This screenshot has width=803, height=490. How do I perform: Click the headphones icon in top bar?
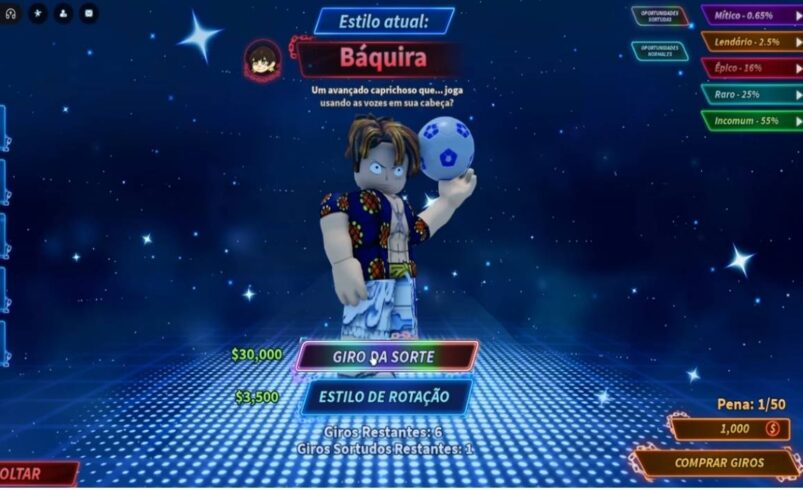coord(11,14)
